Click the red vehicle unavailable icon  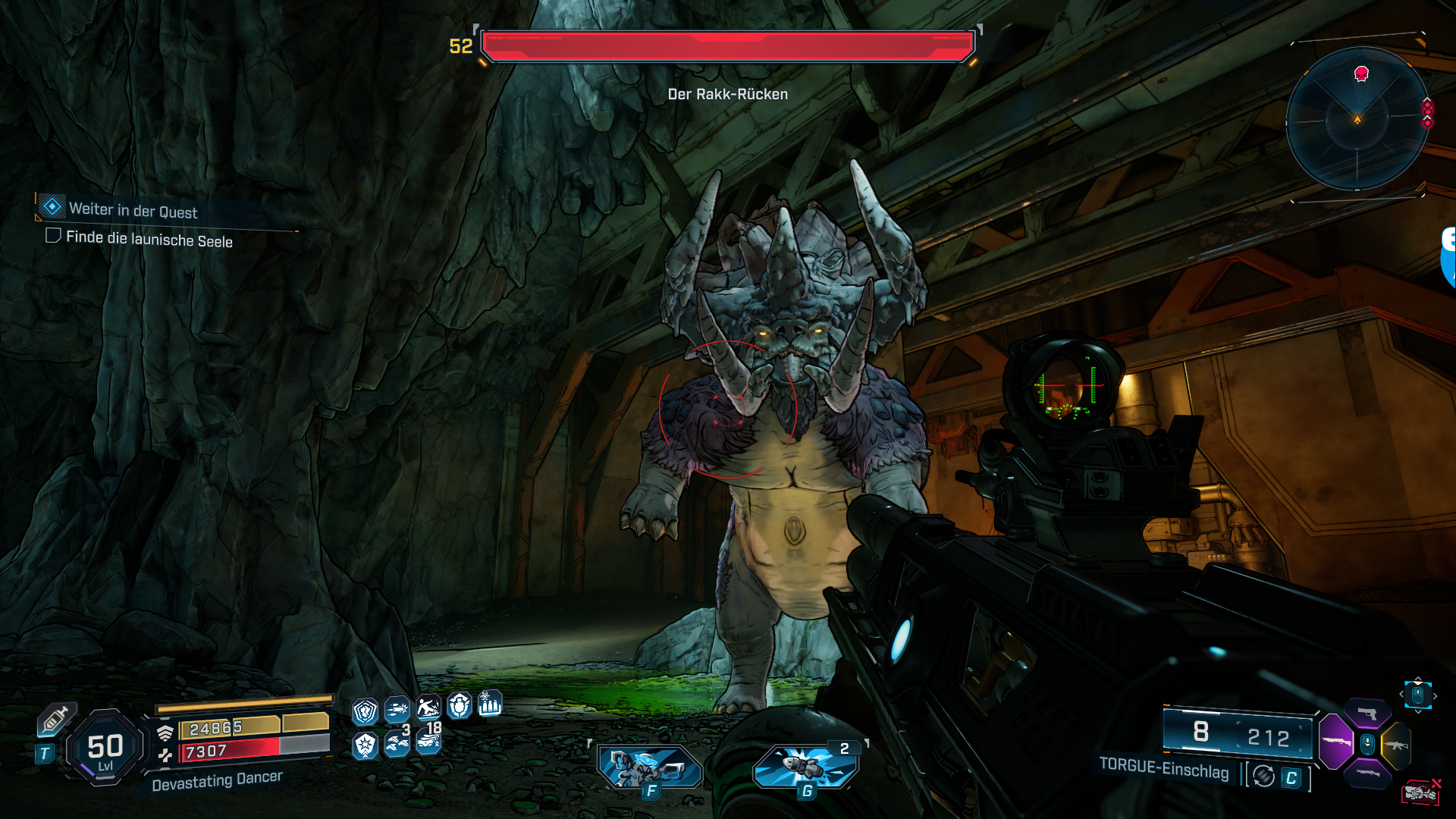tap(1420, 792)
